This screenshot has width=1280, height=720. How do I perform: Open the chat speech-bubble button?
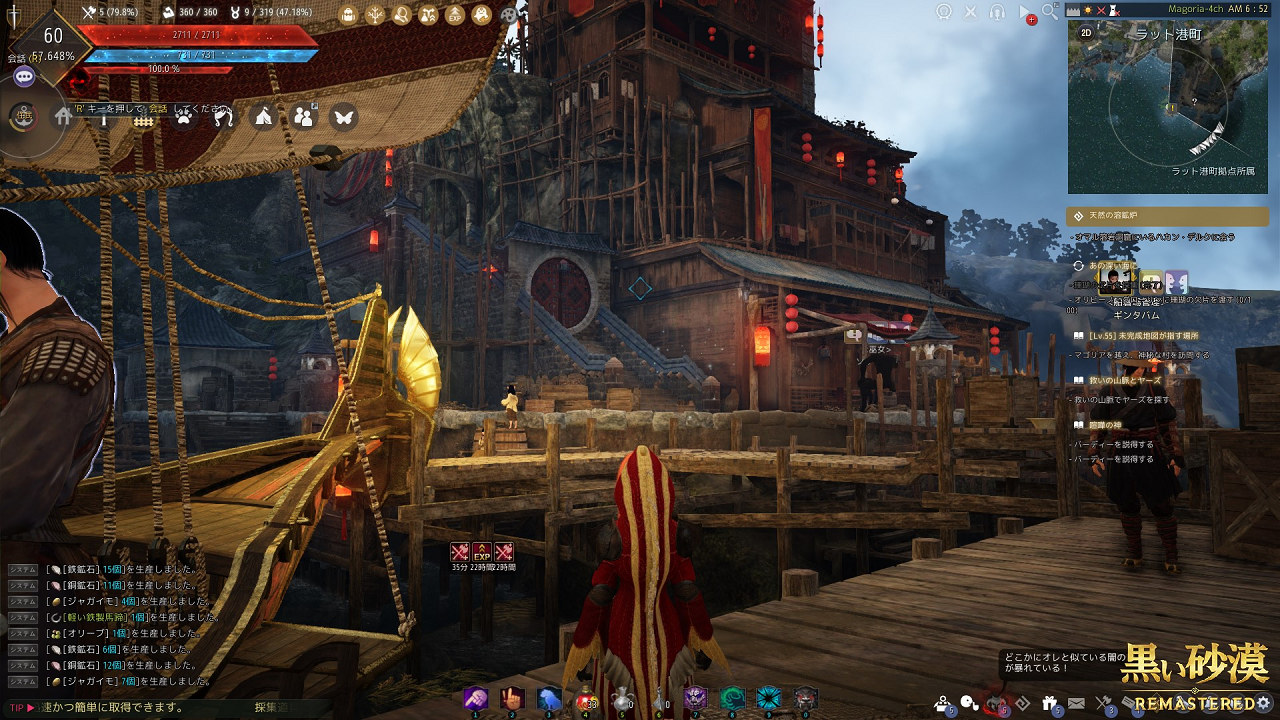[24, 76]
